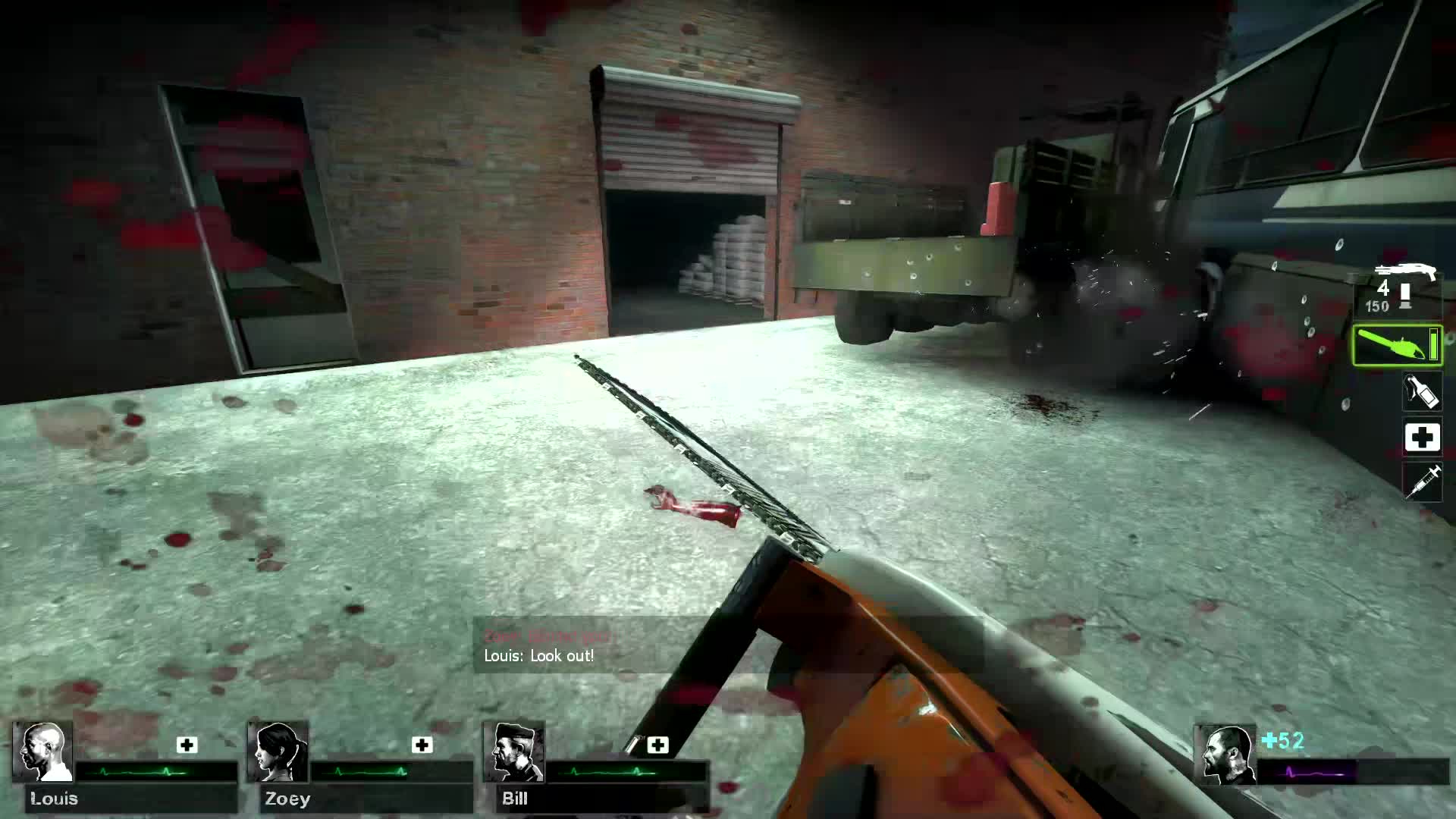The width and height of the screenshot is (1456, 819).
Task: Click Louis's chat message 'Look out!'
Action: coord(538,656)
